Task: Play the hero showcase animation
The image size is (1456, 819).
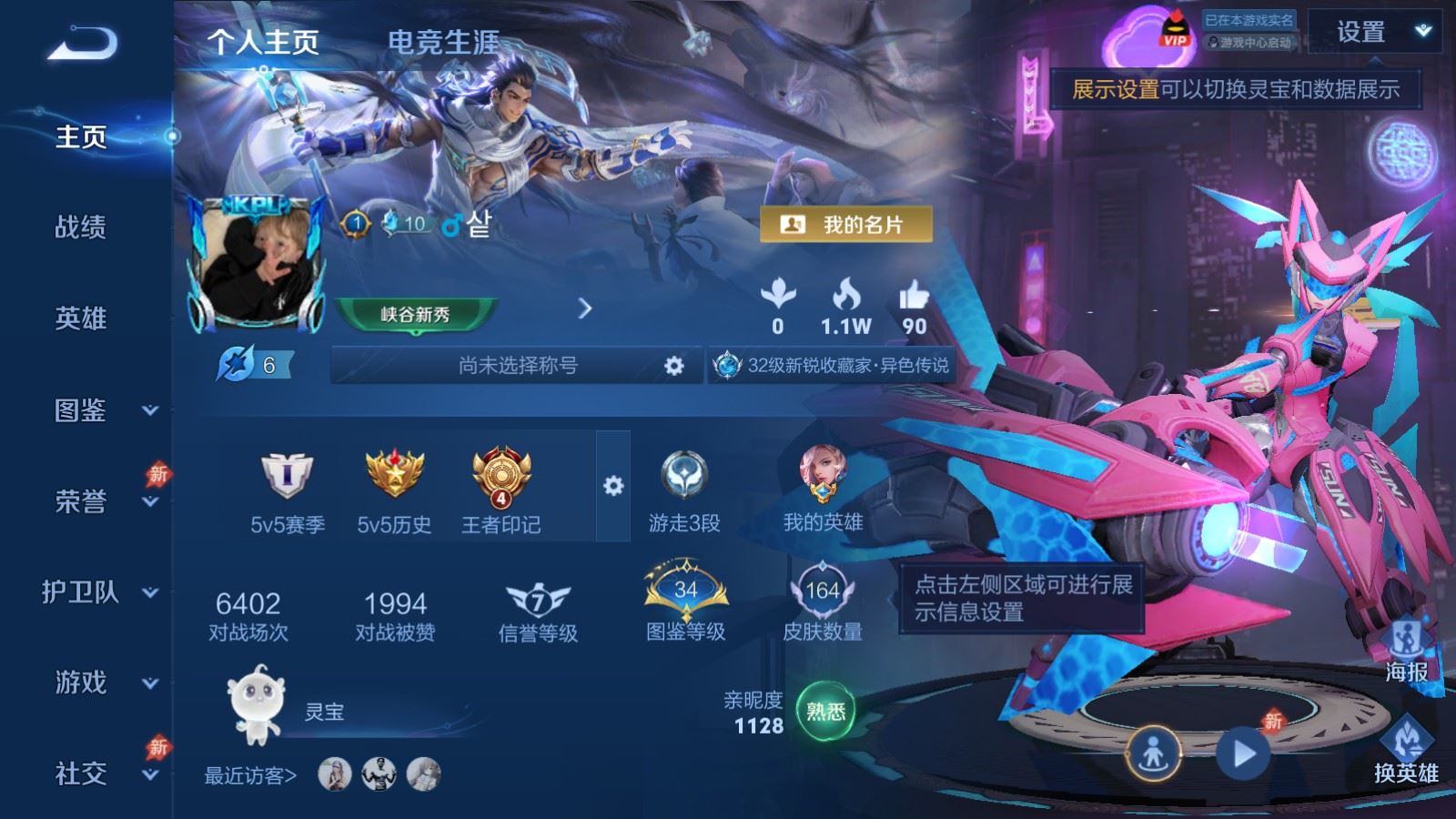Action: pyautogui.click(x=1243, y=753)
